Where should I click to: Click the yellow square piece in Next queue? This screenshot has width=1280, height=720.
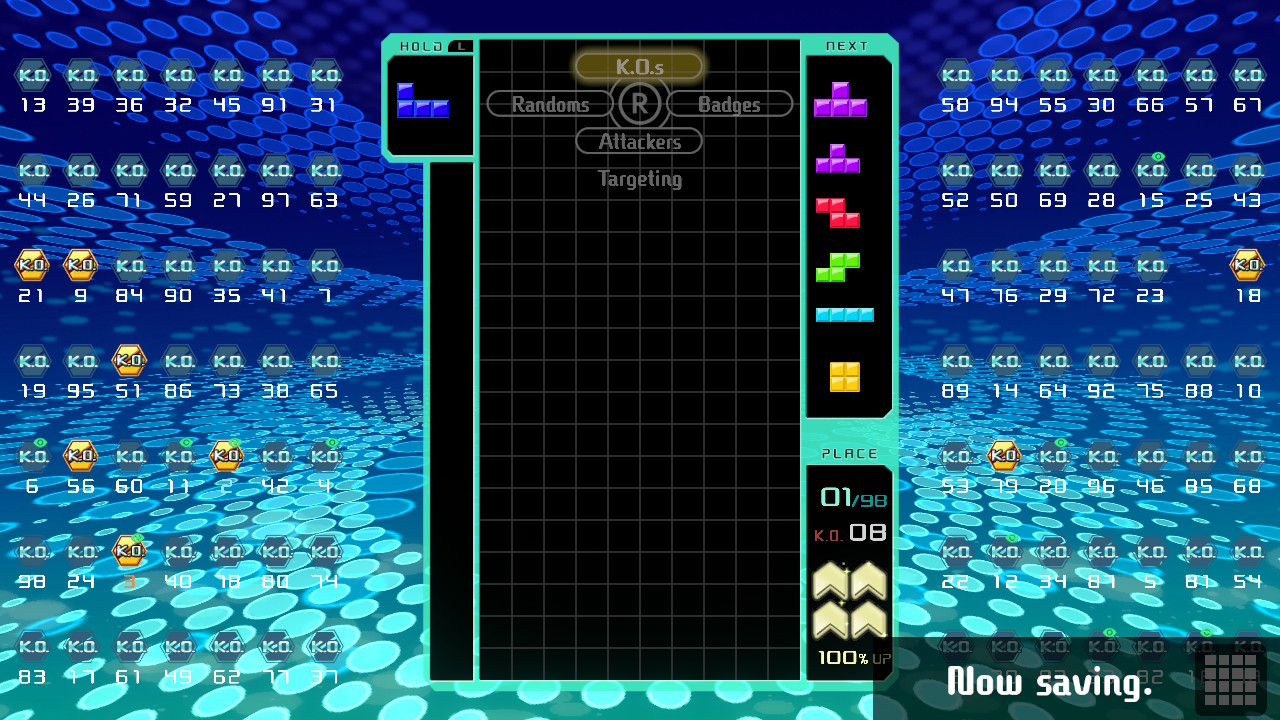[844, 377]
